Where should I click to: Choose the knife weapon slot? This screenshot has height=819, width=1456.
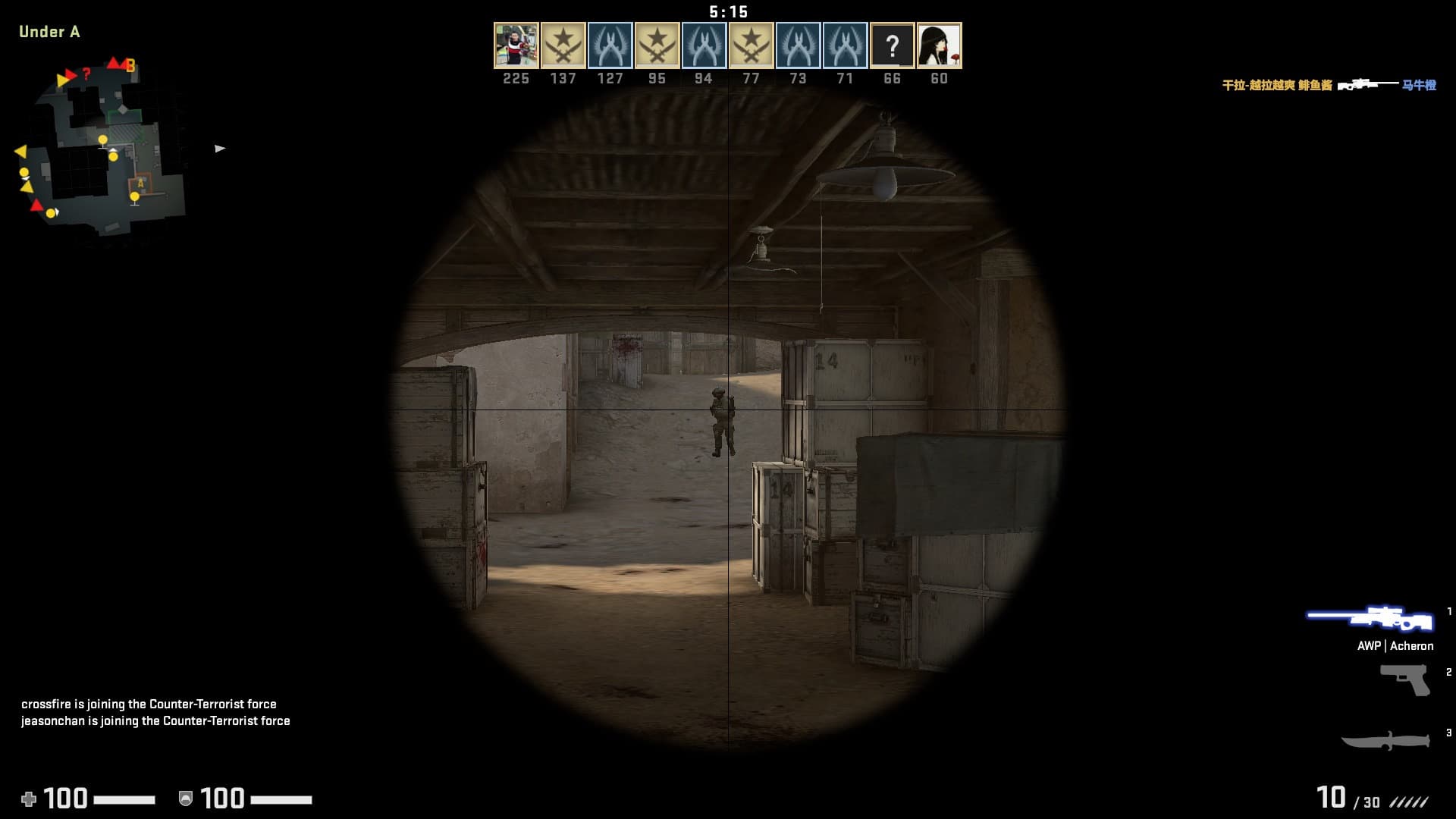1385,740
